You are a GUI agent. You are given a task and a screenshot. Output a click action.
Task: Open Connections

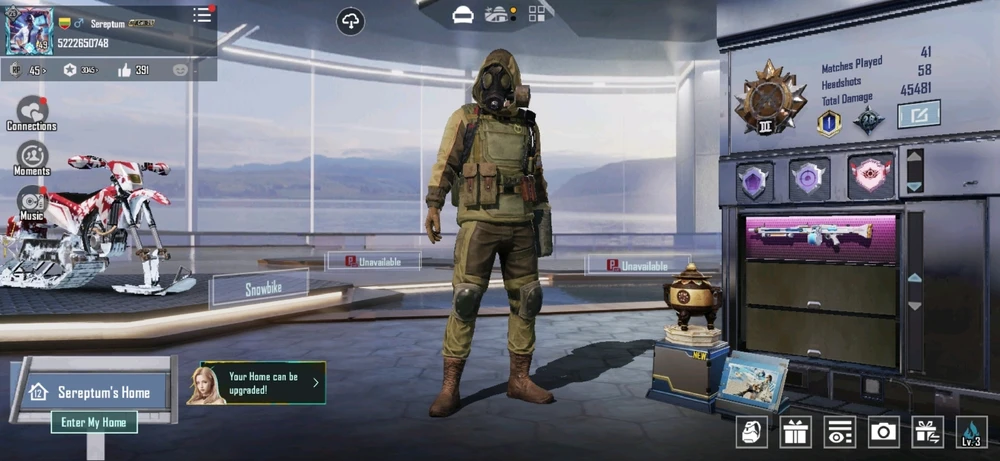(32, 112)
